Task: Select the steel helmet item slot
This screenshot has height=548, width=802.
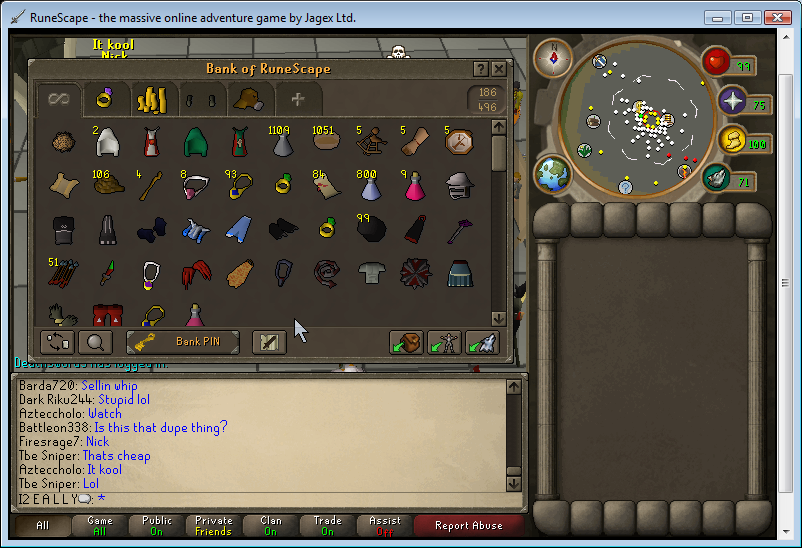Action: [x=458, y=186]
